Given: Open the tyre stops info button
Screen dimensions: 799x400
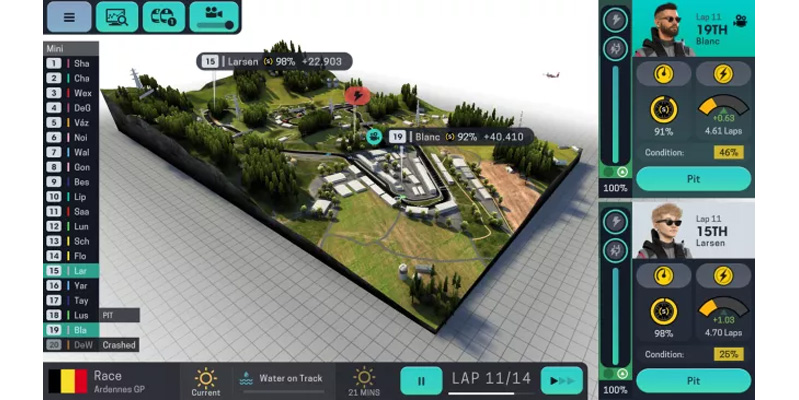Looking at the screenshot, I should (x=164, y=17).
